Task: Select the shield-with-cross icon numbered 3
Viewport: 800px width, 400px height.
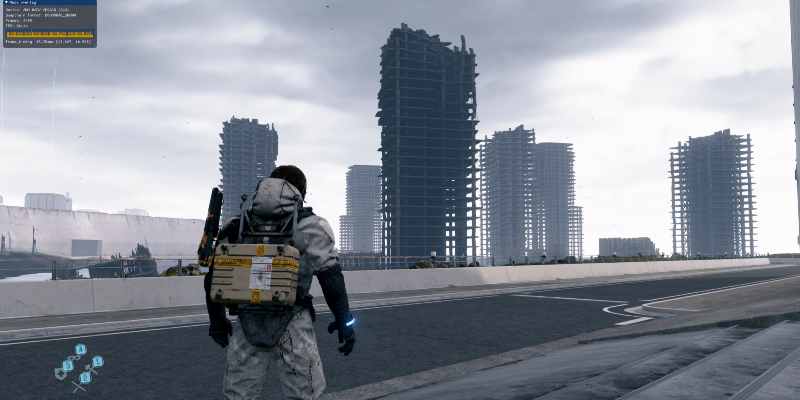Action: pos(68,366)
